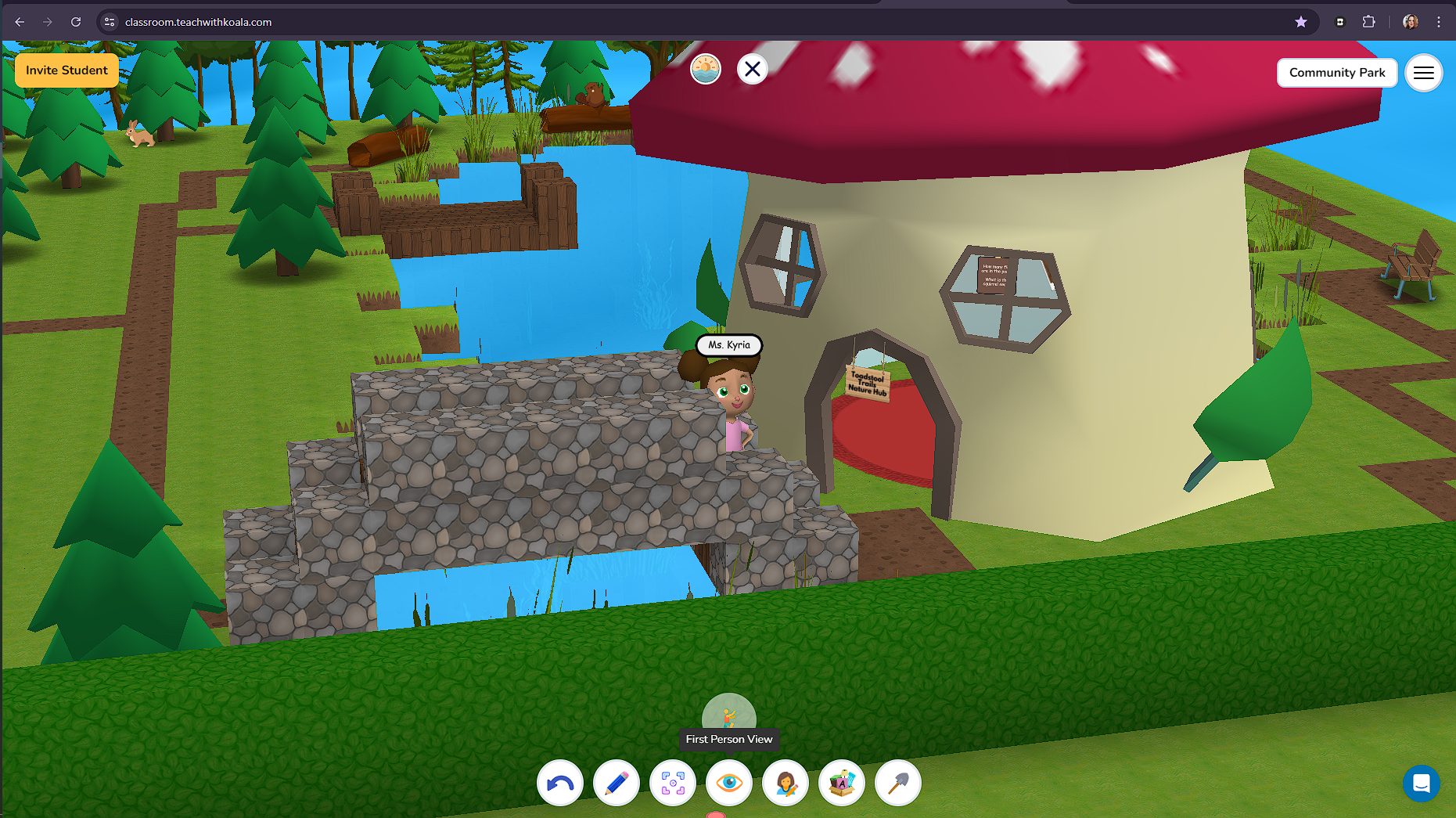The height and width of the screenshot is (818, 1456).
Task: Open the browser Extensions puzzle icon
Action: [1369, 22]
